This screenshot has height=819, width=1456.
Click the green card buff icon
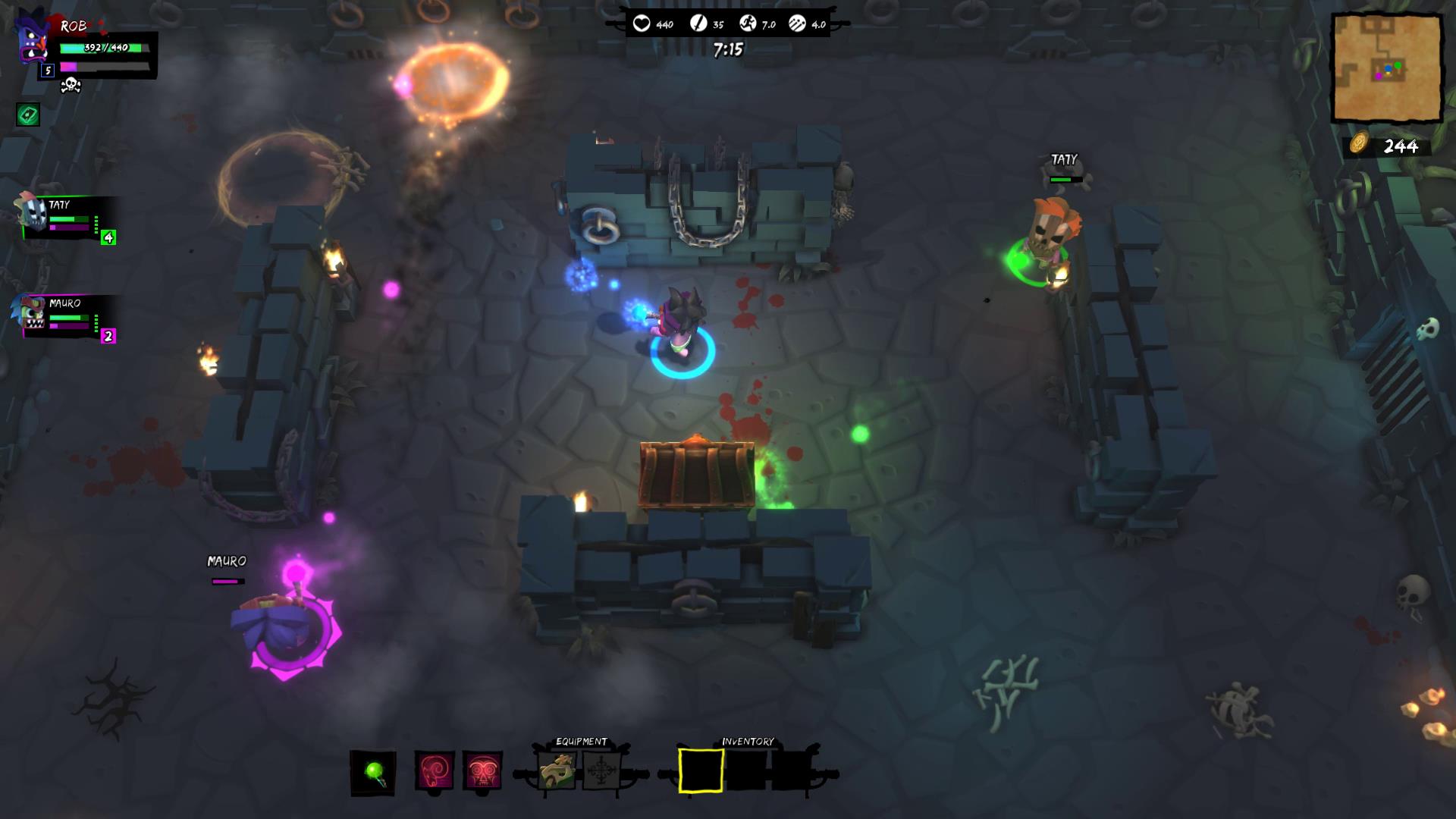tap(28, 115)
